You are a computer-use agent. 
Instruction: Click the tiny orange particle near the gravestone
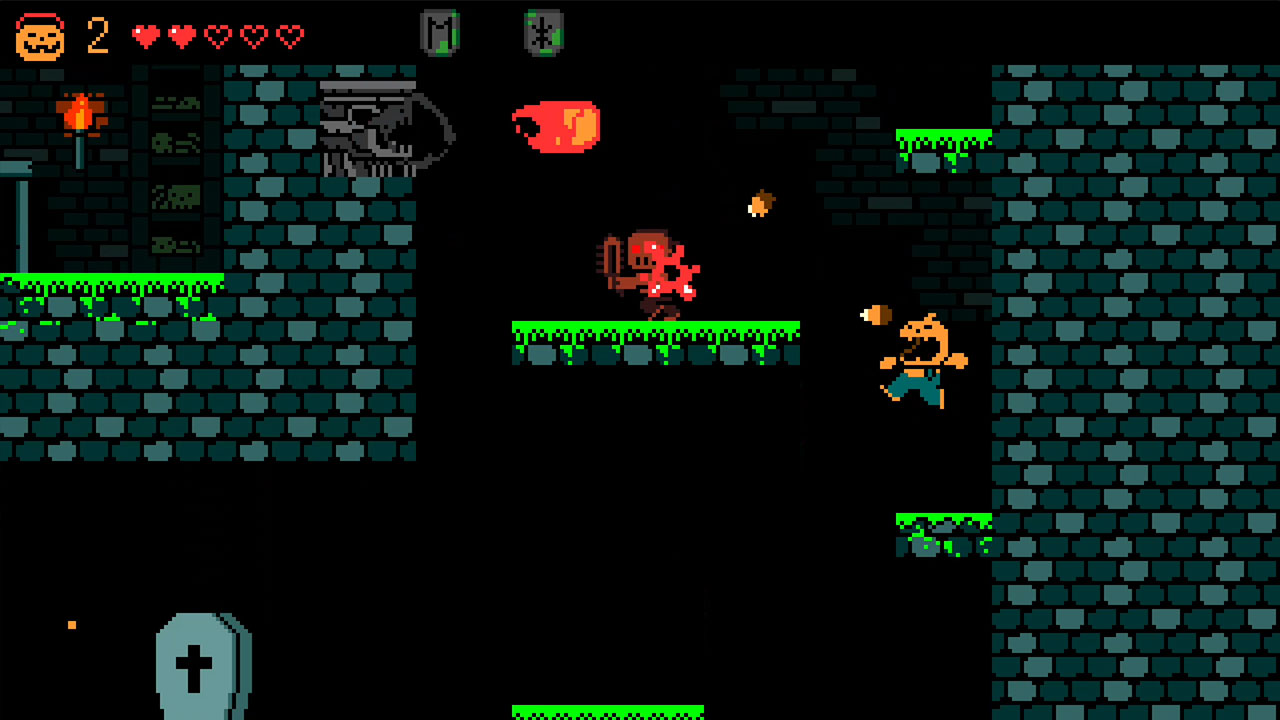pos(71,625)
